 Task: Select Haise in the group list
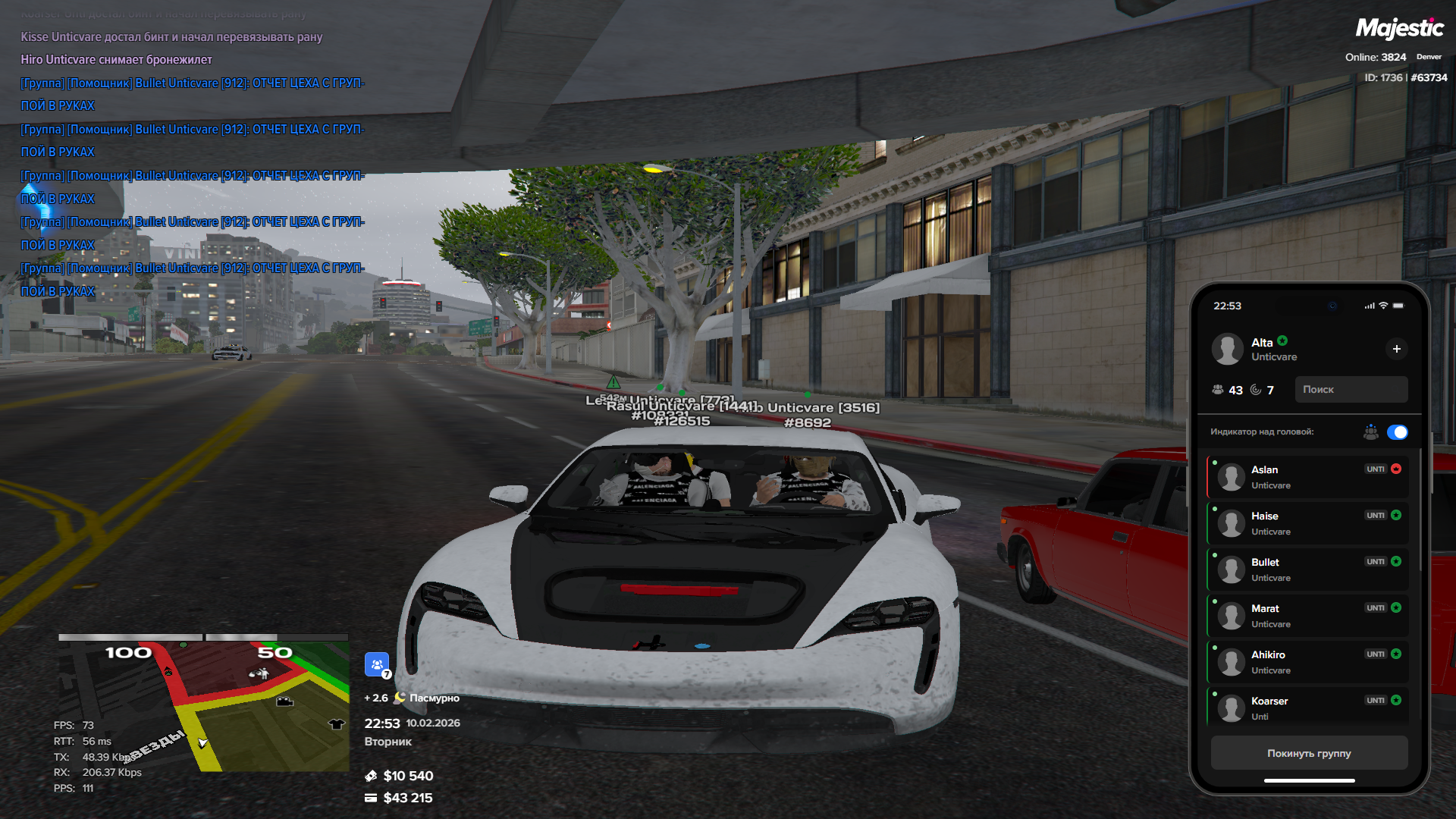click(1307, 523)
